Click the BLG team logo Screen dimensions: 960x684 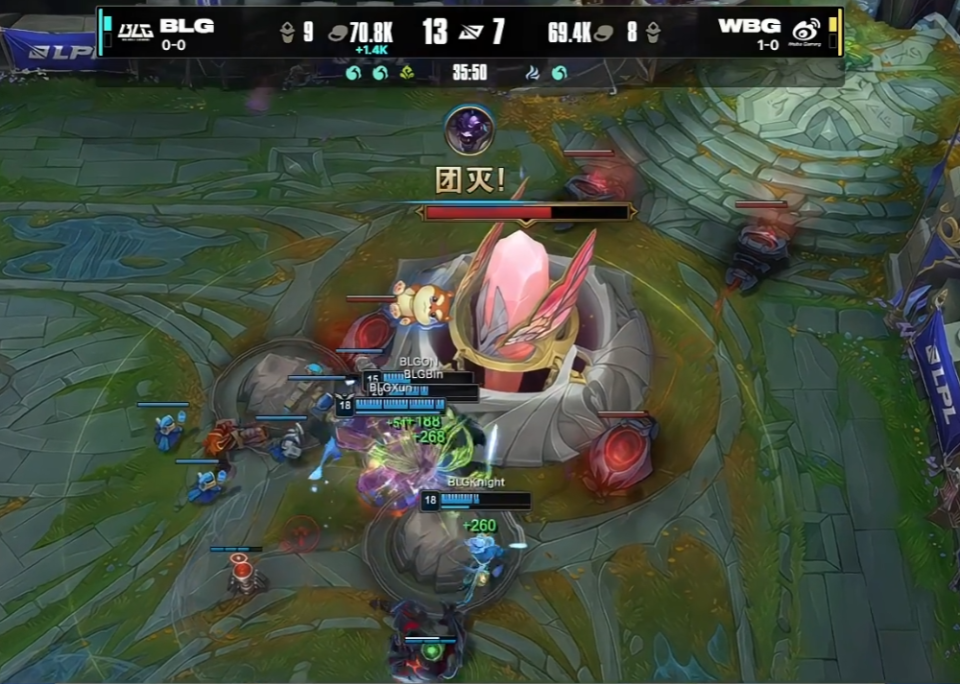click(135, 31)
